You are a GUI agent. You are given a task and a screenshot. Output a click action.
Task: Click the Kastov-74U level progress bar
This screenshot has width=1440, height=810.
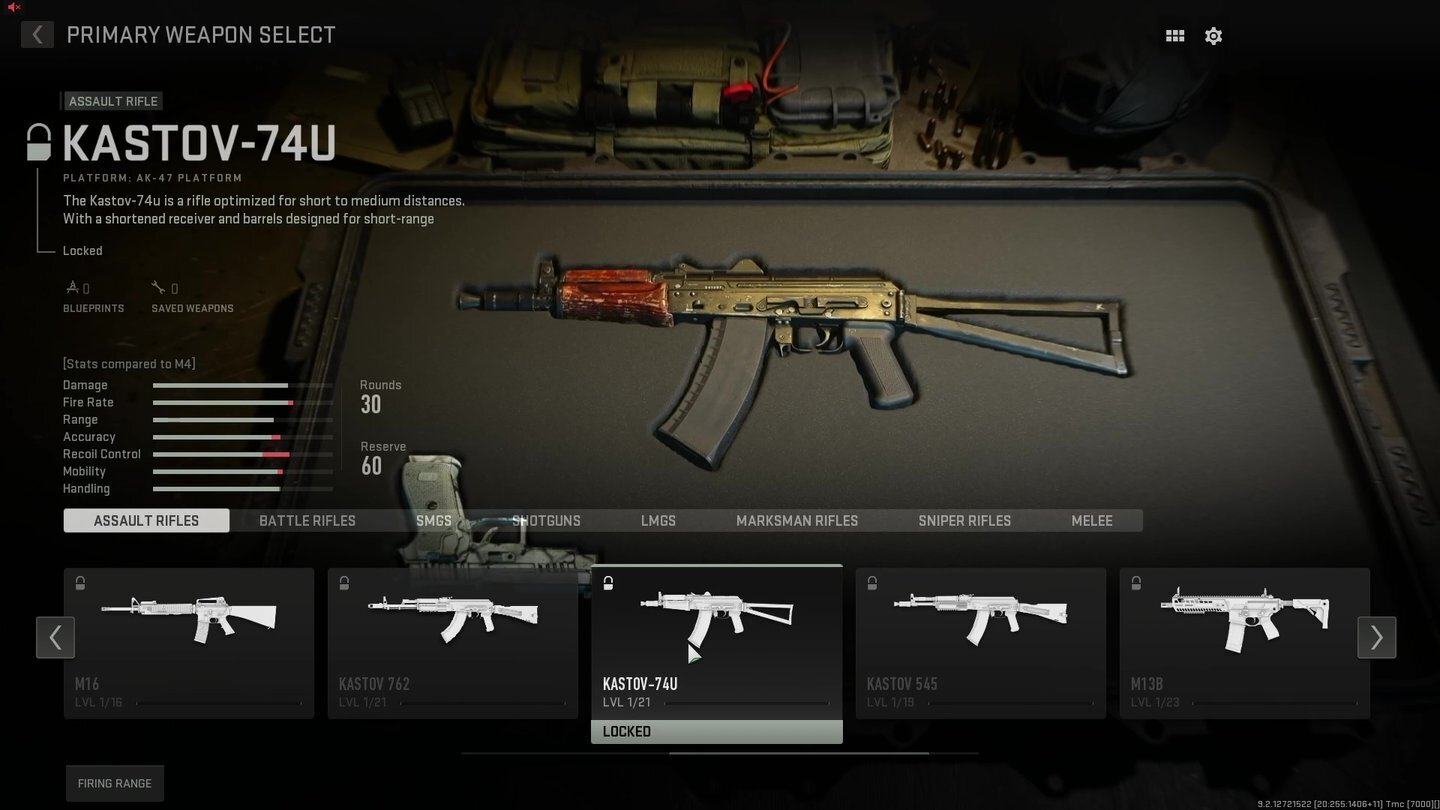coord(748,703)
